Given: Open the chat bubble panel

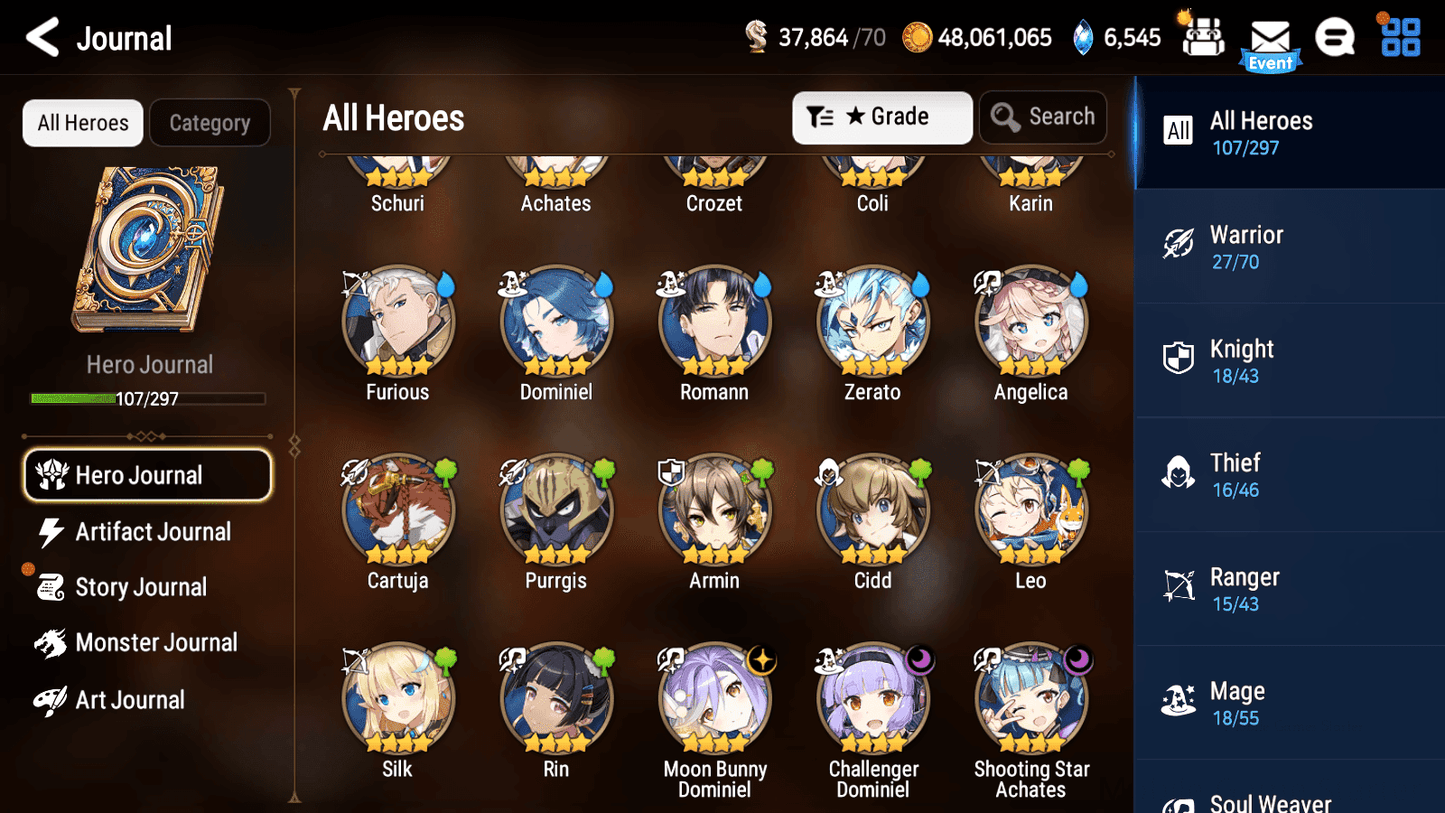Looking at the screenshot, I should (x=1335, y=36).
